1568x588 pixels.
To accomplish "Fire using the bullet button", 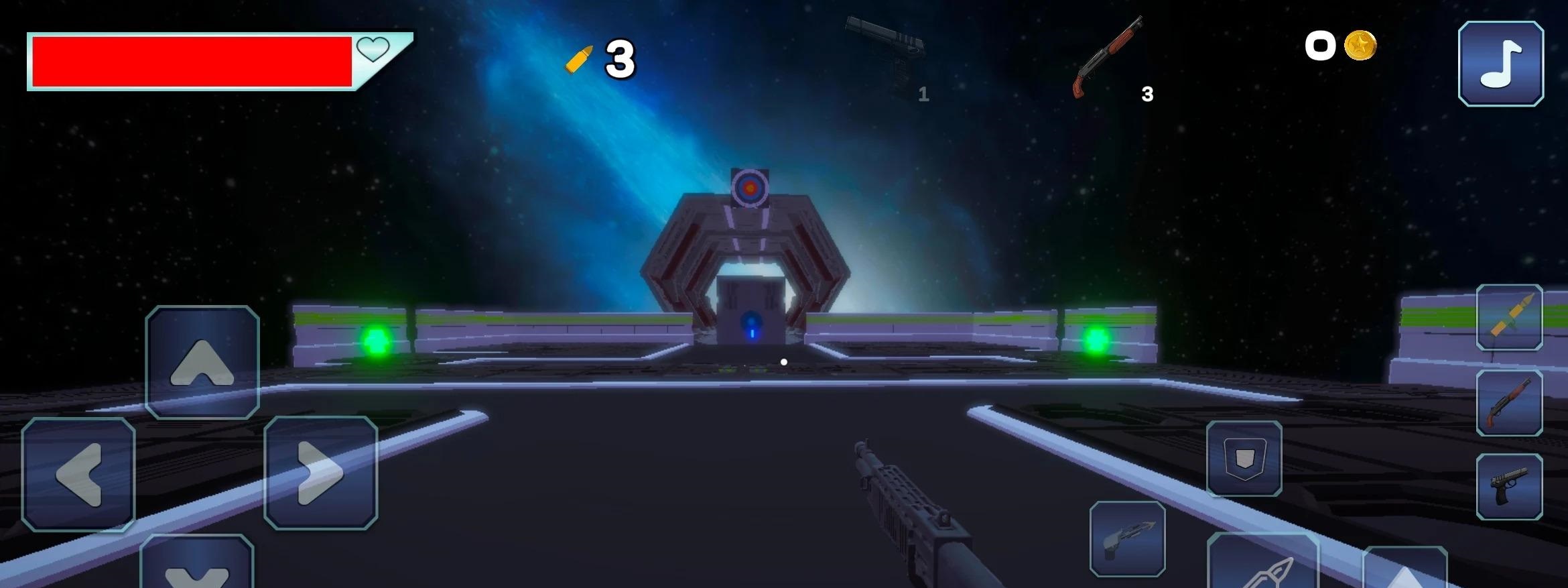I will [1262, 563].
